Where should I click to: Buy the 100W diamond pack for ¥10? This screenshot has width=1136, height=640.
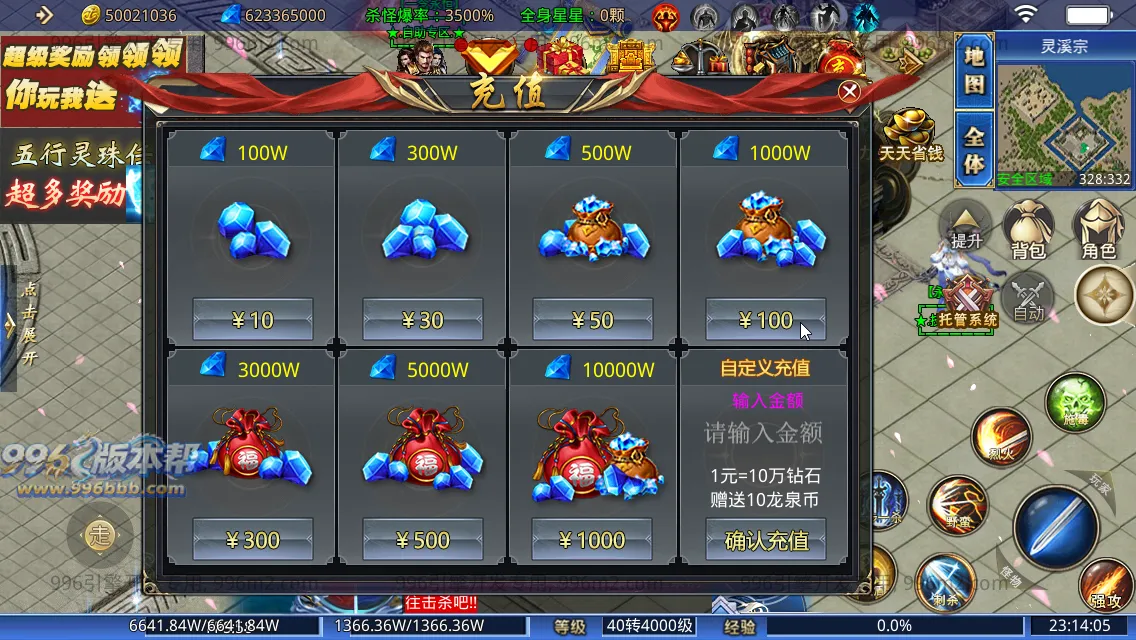(x=252, y=320)
